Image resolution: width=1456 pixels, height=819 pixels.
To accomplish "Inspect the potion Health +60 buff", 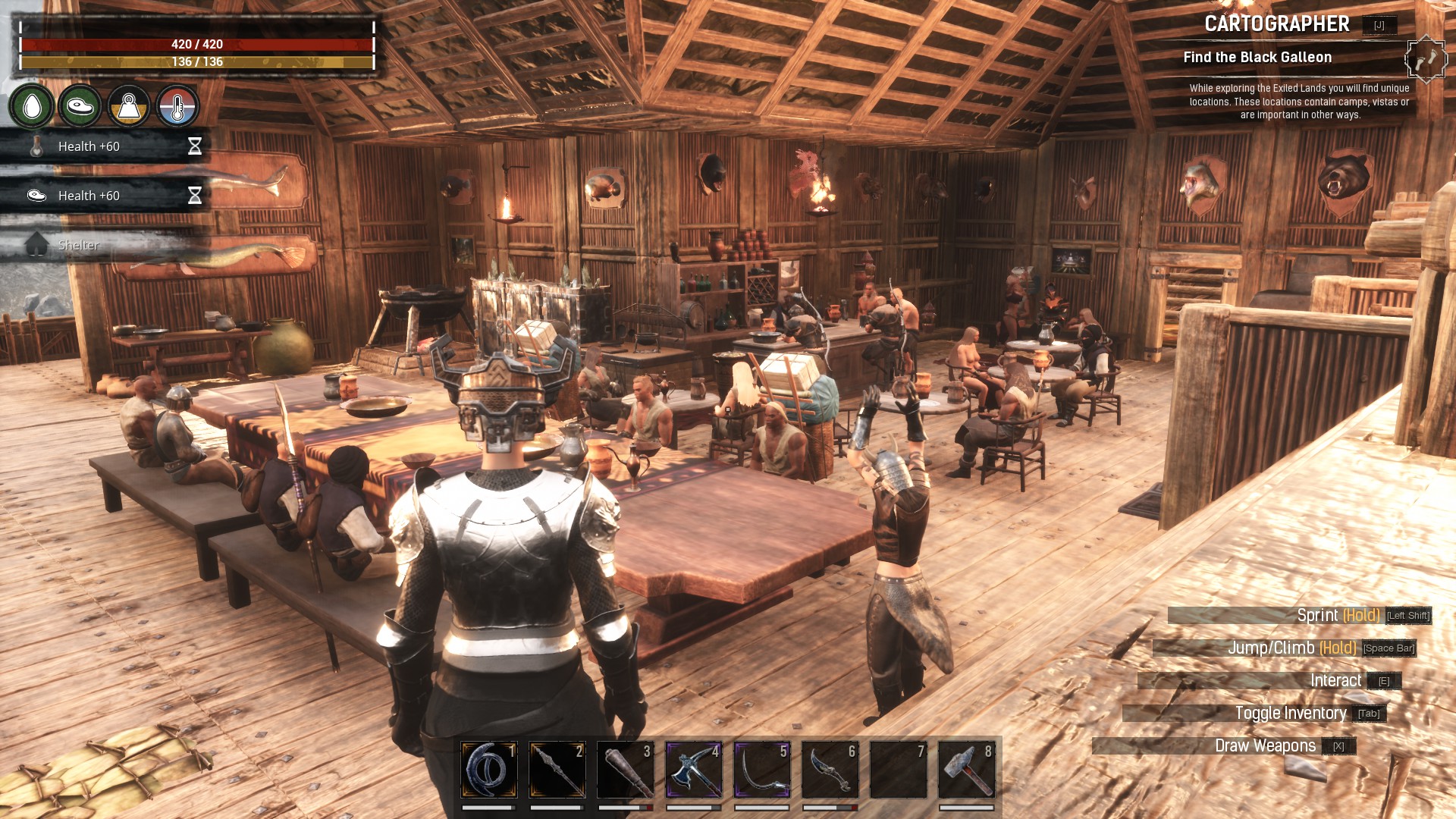I will 105,146.
